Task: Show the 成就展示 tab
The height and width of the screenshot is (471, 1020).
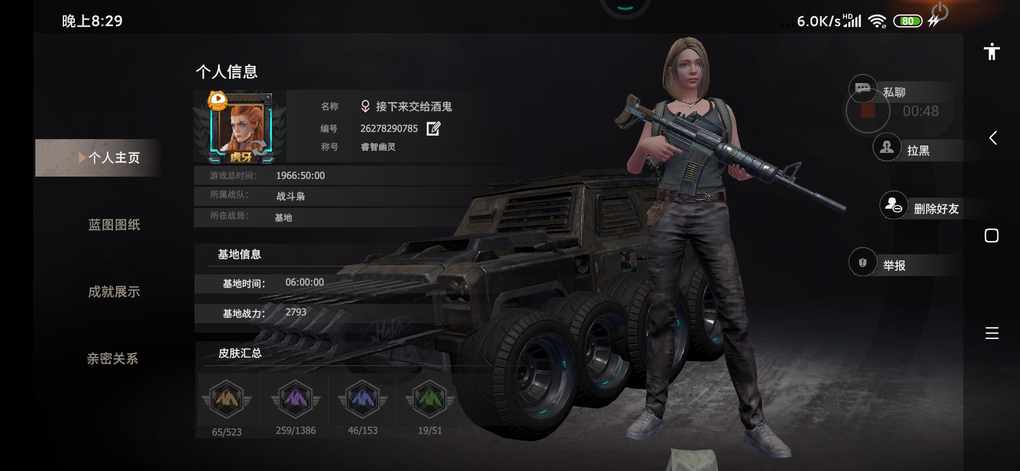Action: [113, 292]
